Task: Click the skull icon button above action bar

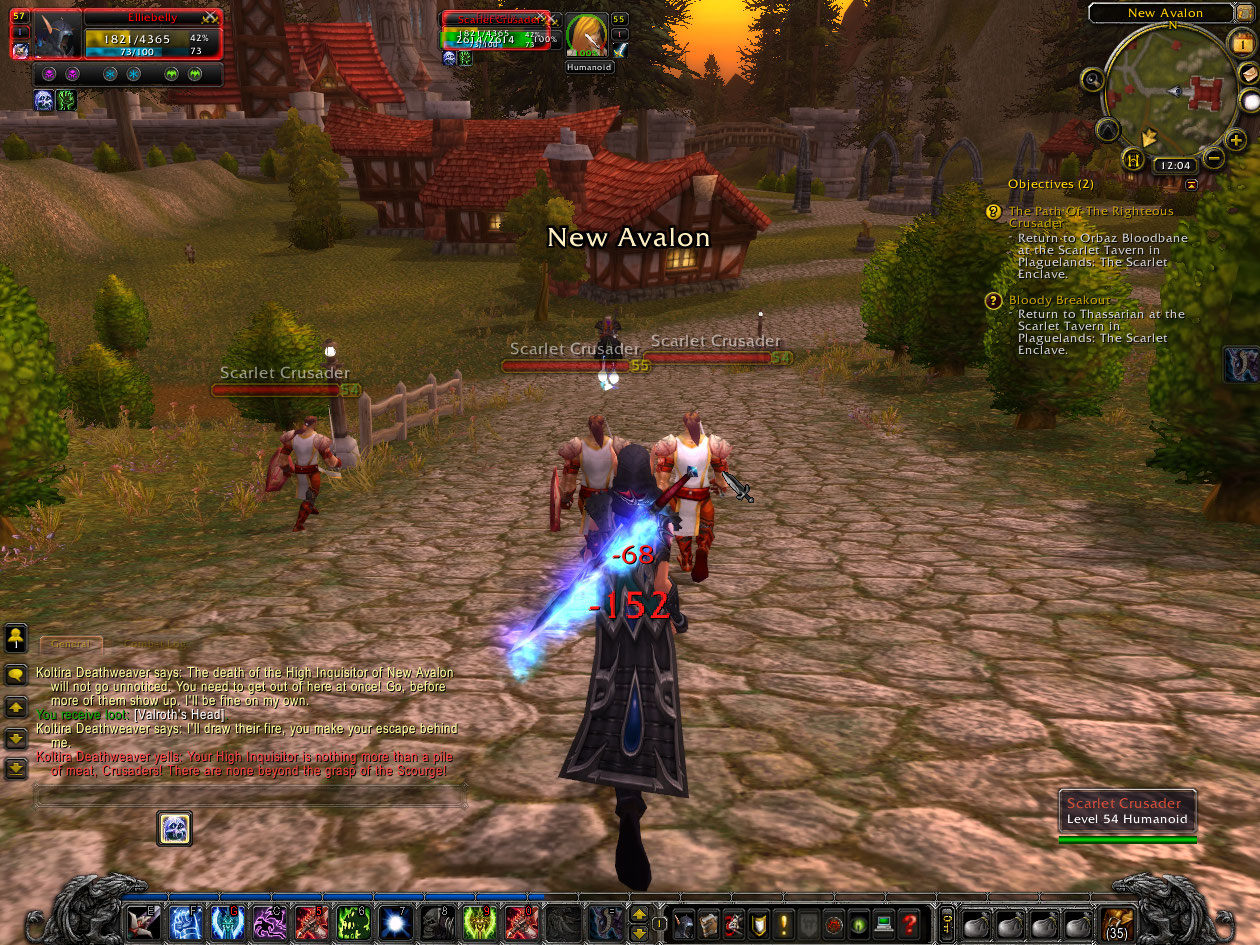Action: (x=175, y=828)
